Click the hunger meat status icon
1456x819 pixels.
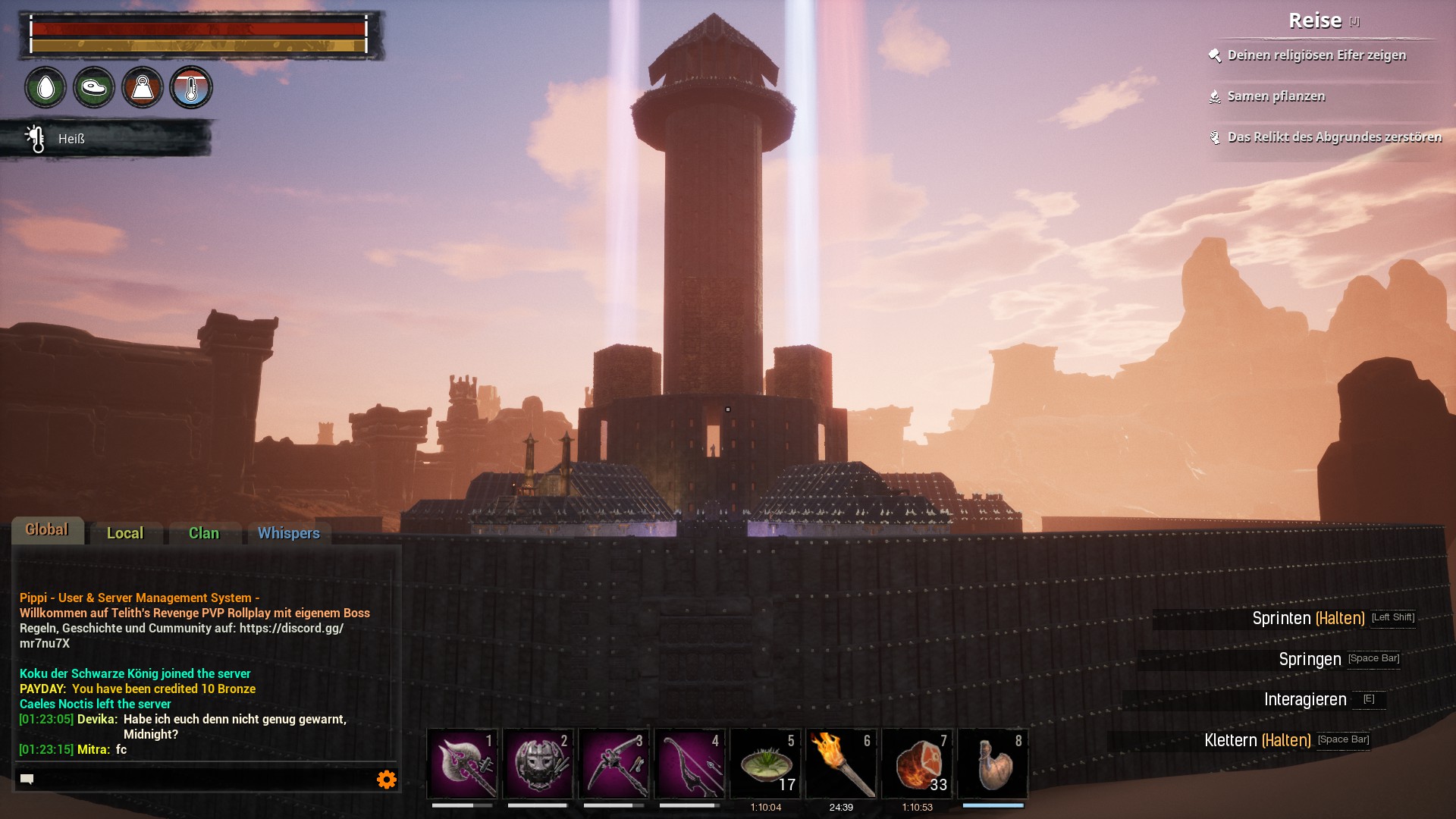(x=94, y=88)
